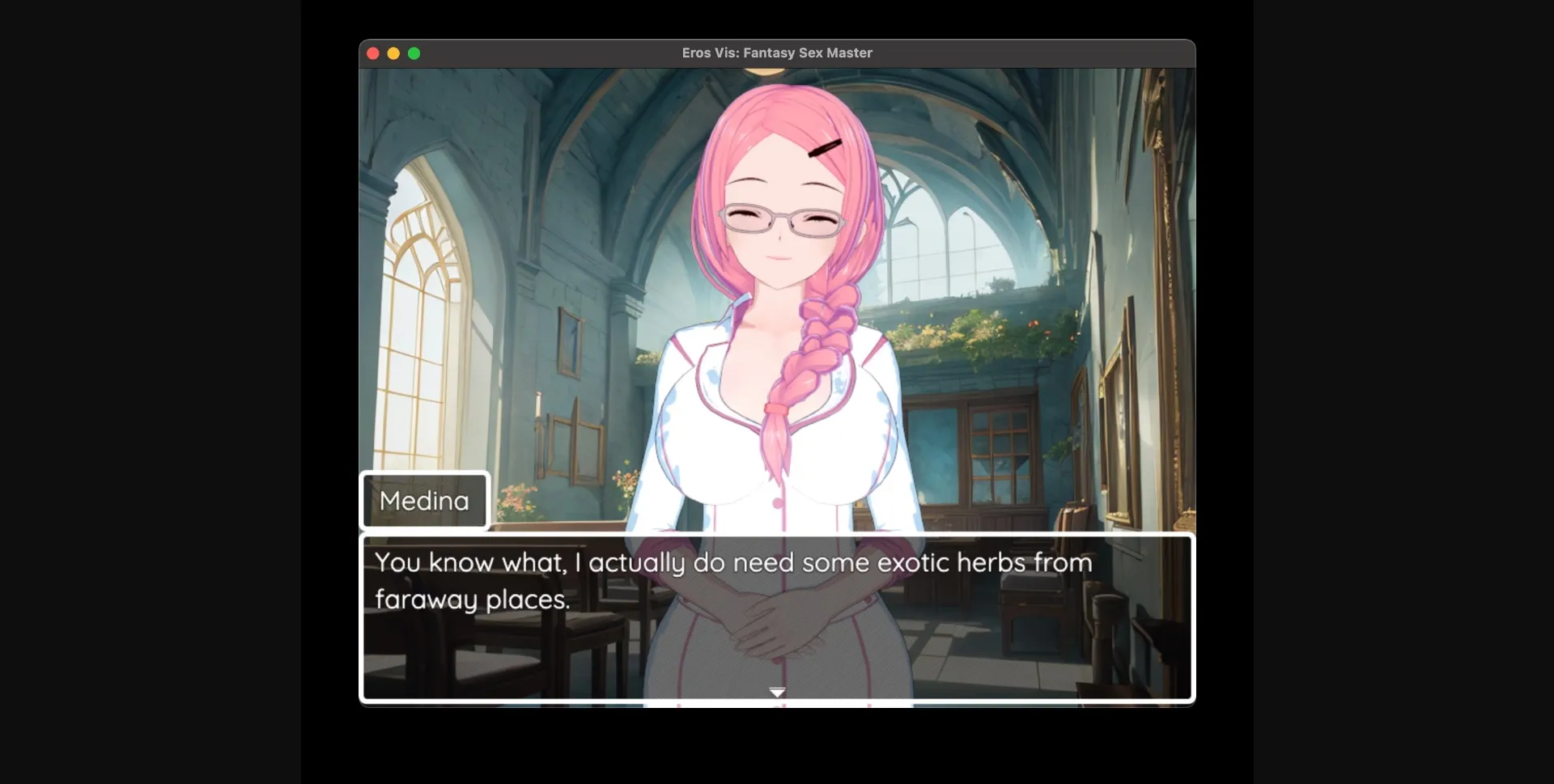Click the hairpin in Medina's hair
This screenshot has height=784, width=1554.
[826, 148]
